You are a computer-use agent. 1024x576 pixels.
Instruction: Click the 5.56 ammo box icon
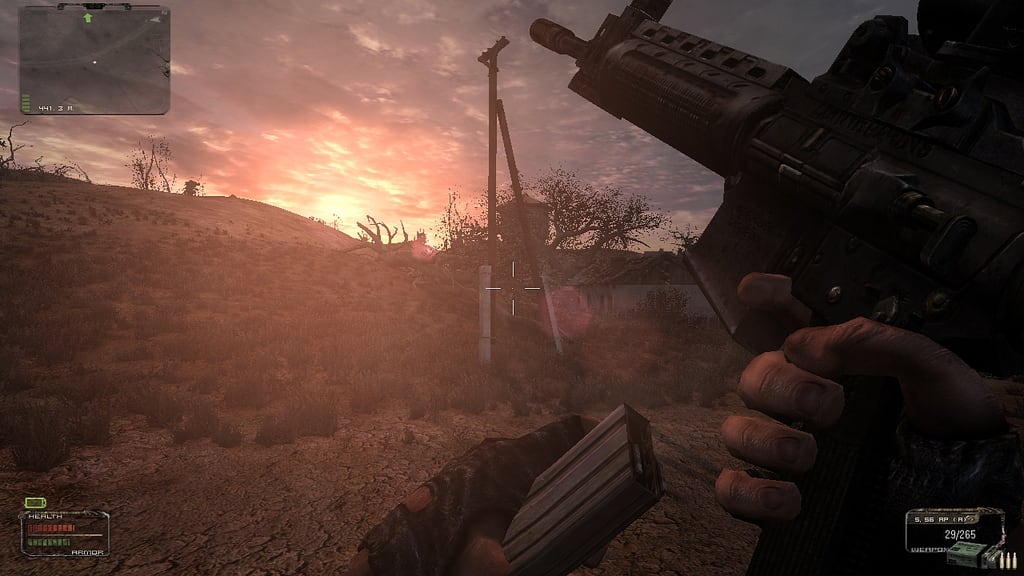(963, 556)
